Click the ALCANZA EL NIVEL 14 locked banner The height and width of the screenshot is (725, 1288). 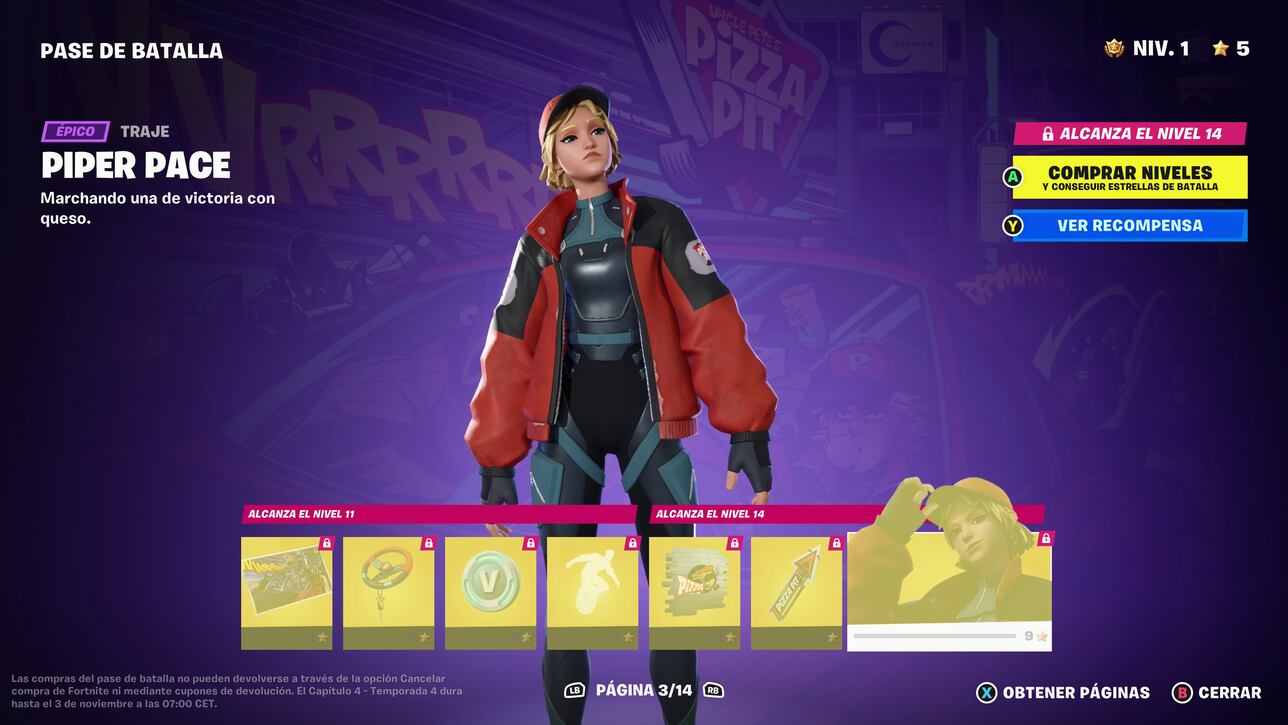click(x=1130, y=133)
